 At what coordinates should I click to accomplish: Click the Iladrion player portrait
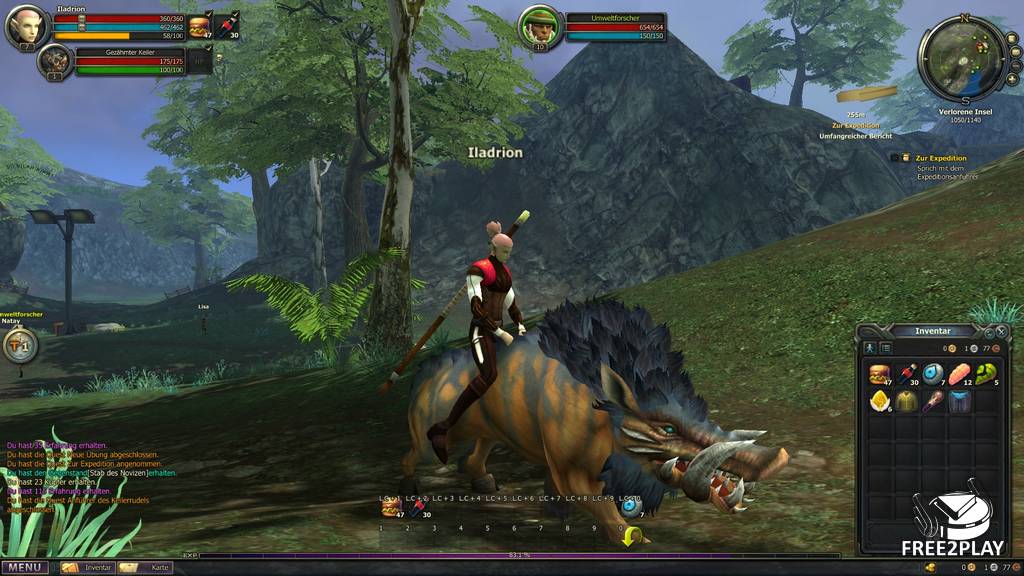pos(26,27)
